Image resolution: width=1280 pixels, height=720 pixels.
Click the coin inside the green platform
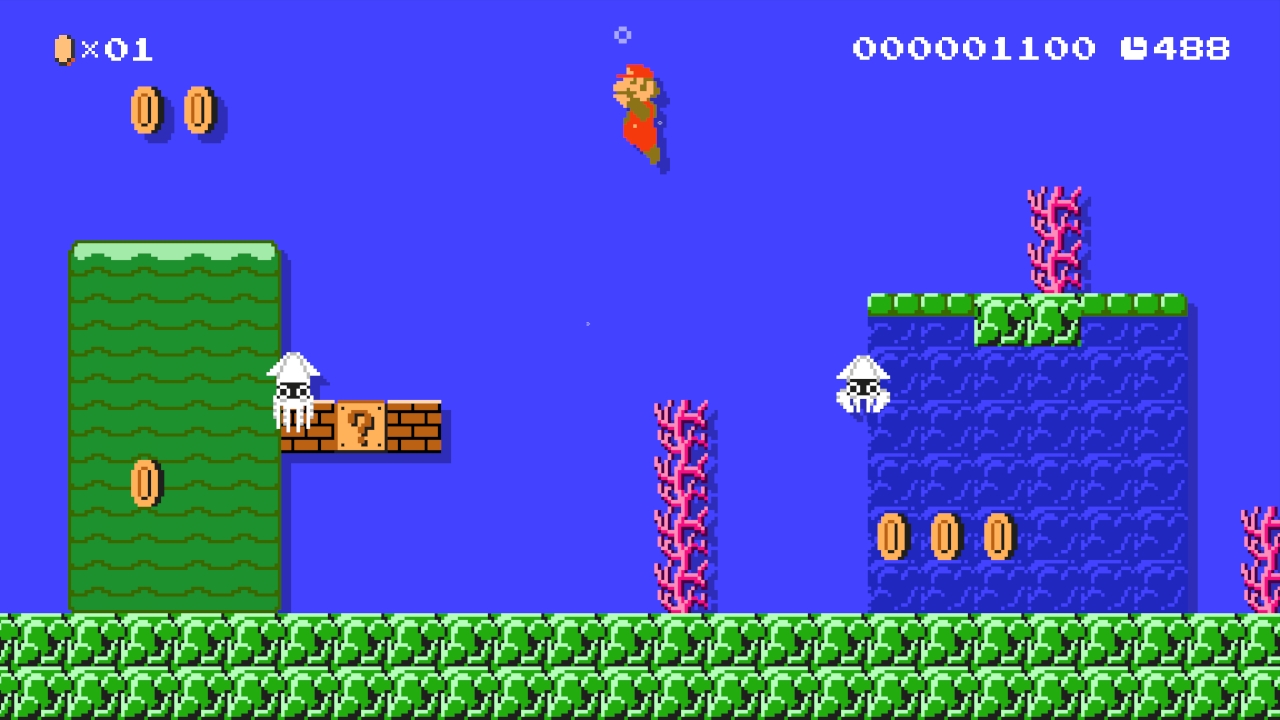145,485
